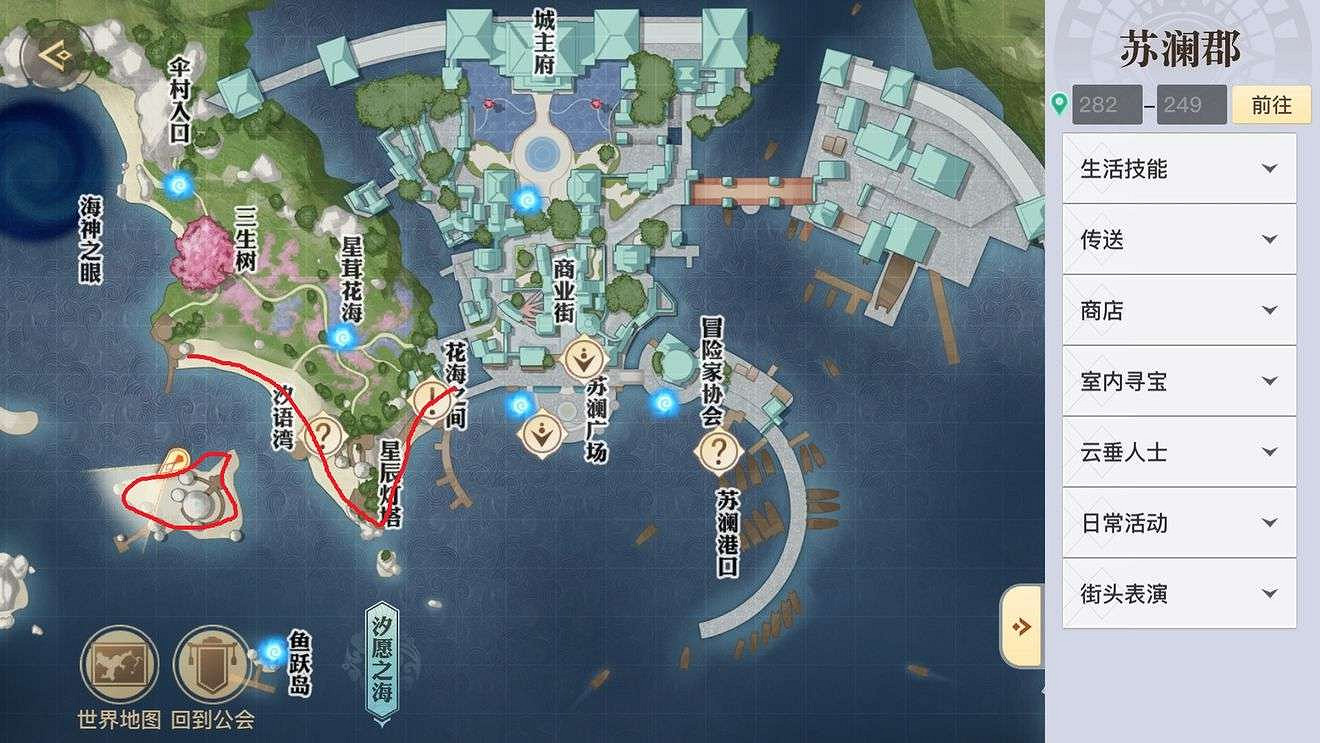The height and width of the screenshot is (743, 1320).
Task: Expand the 日常活动 dropdown
Action: click(x=1180, y=523)
